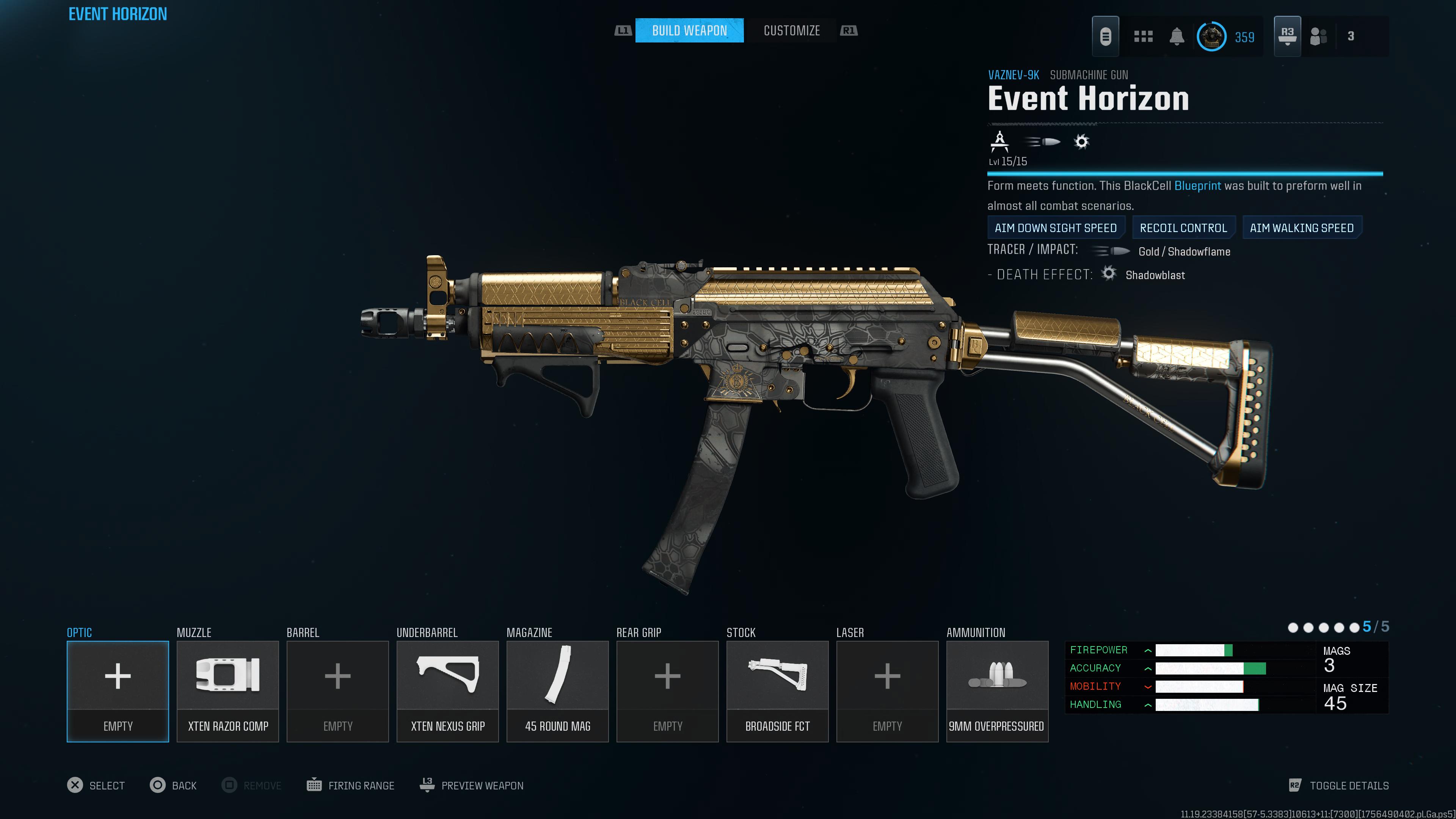Screen dimensions: 1456x819
Task: Open the Customize tab
Action: [x=791, y=30]
